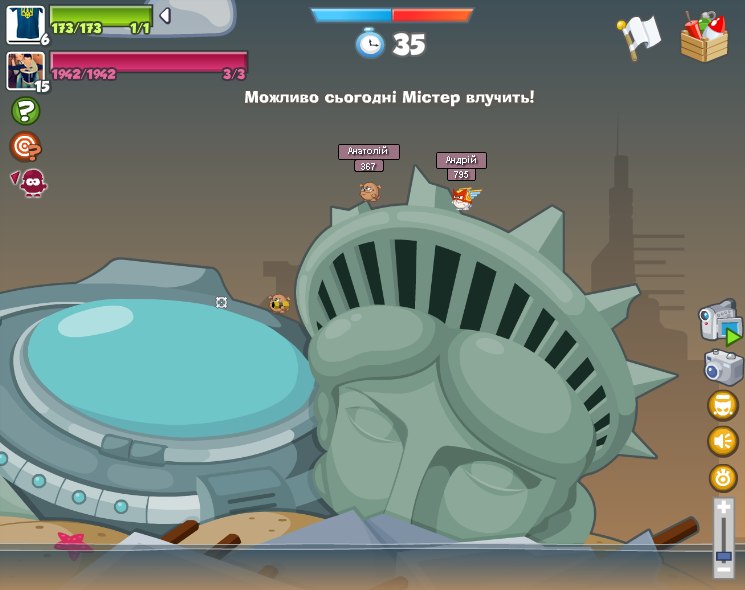Click the orange target hint icon
Viewport: 745px width, 590px height.
coord(25,147)
